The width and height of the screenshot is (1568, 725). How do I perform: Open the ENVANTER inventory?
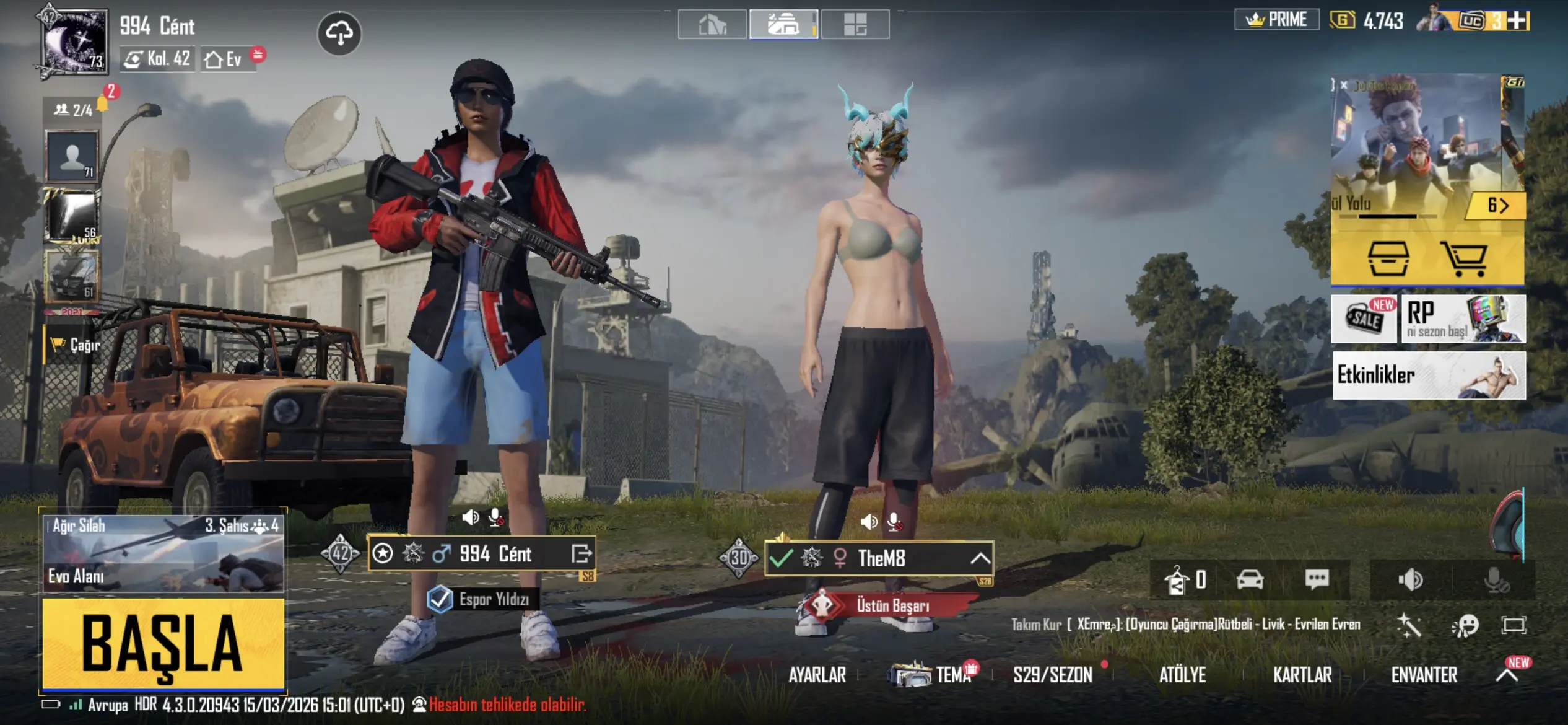coord(1424,675)
